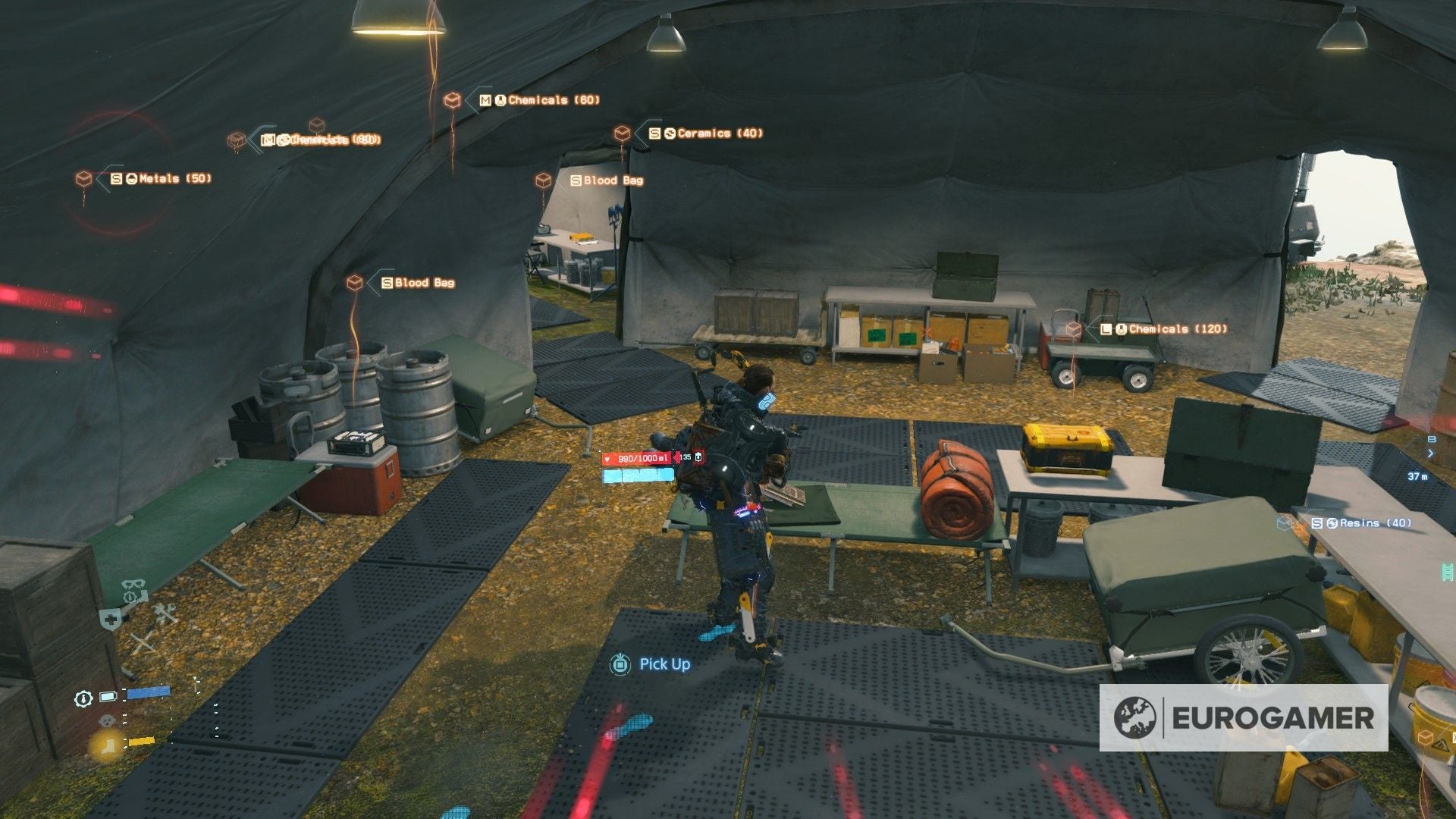Select the Chemicals (60) cargo marker

pyautogui.click(x=453, y=100)
